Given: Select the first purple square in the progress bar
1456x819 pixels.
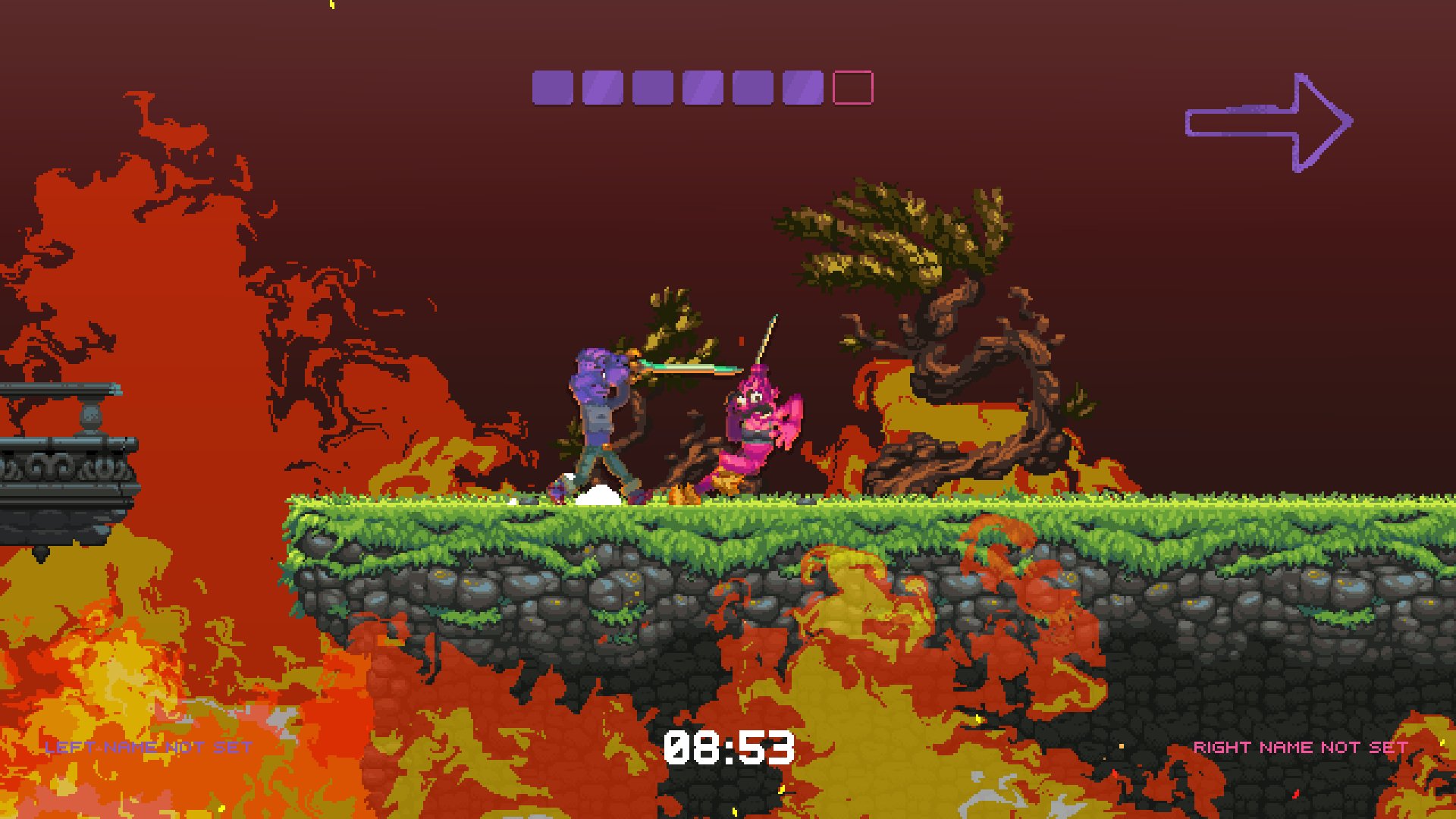Looking at the screenshot, I should click(552, 86).
